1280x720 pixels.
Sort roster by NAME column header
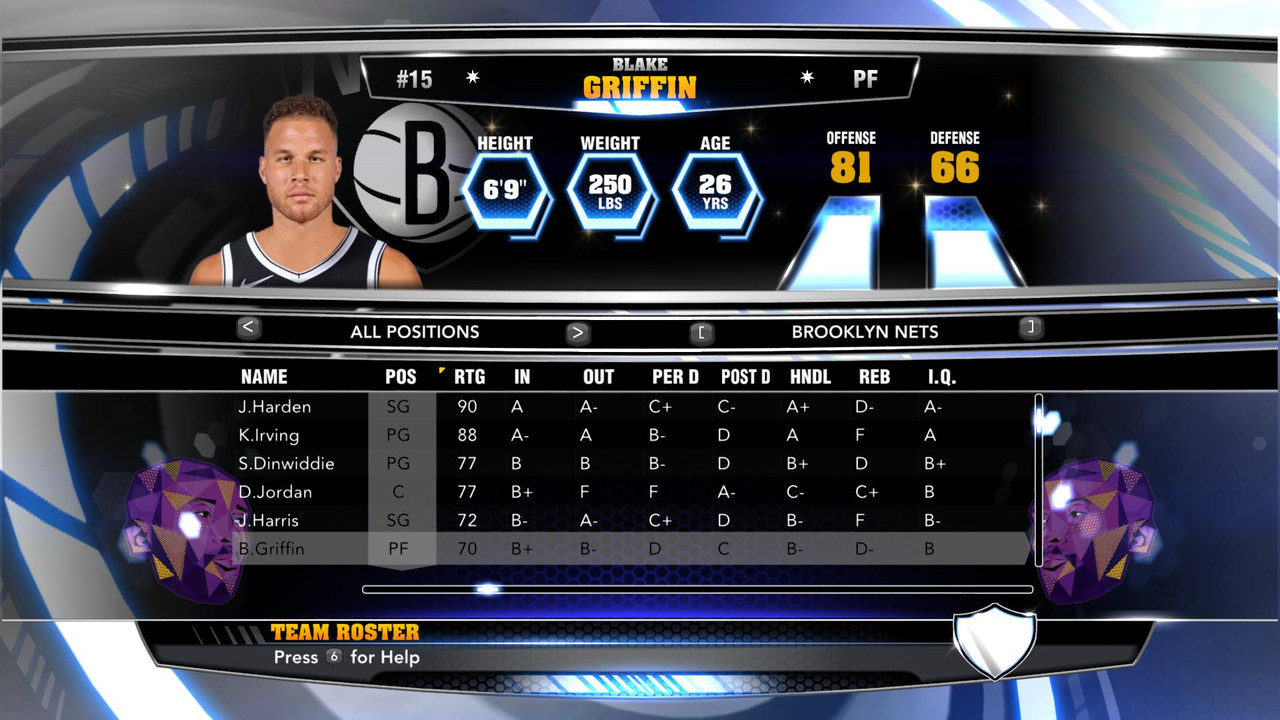(264, 377)
